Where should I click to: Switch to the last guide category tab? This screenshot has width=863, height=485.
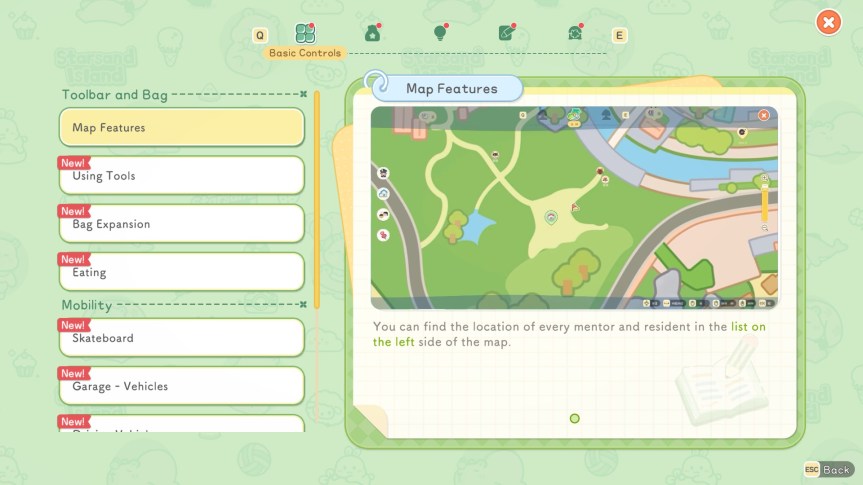click(x=575, y=34)
